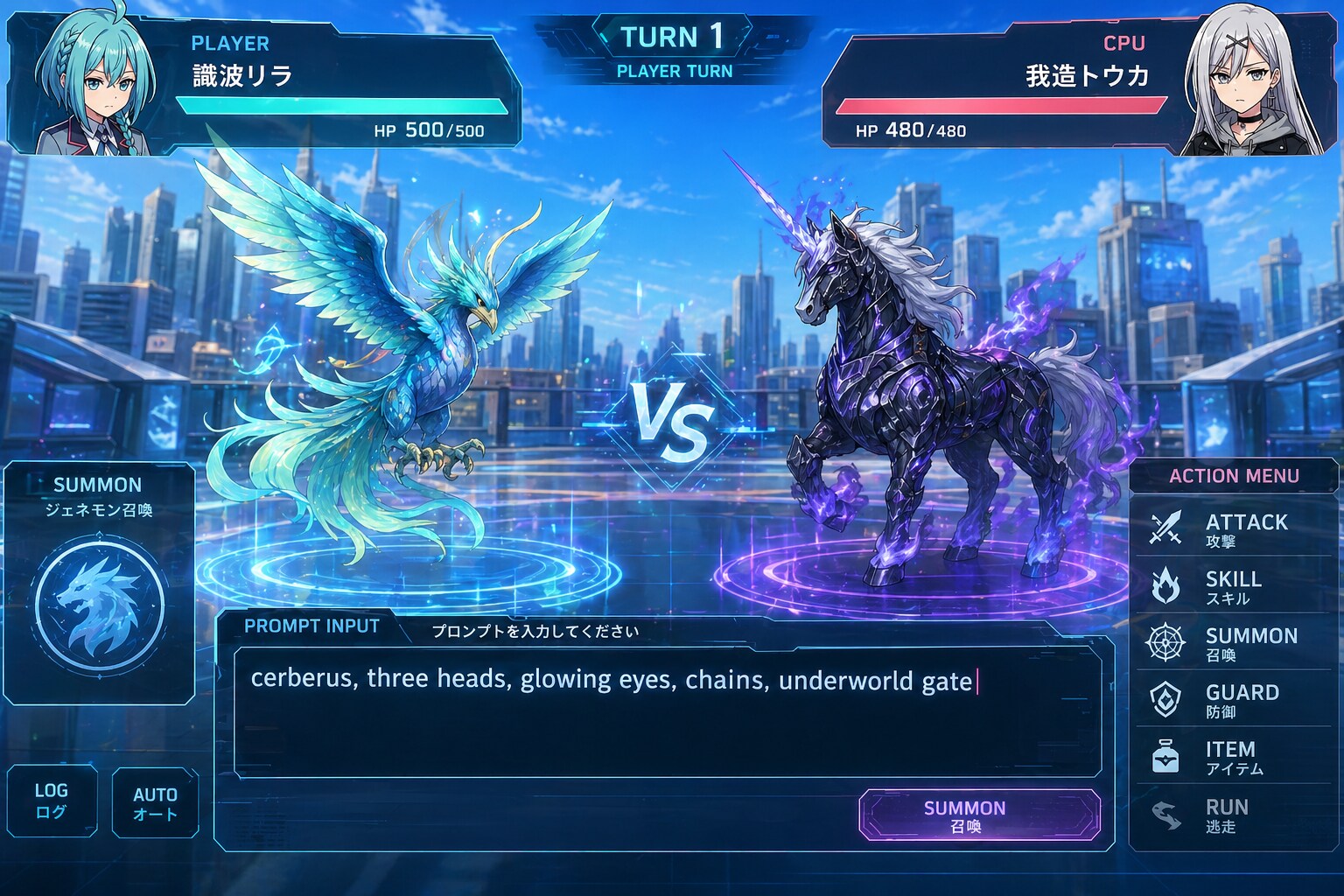Click the player portrait with teal hair
Screen dimensions: 1344x896
(x=98, y=84)
